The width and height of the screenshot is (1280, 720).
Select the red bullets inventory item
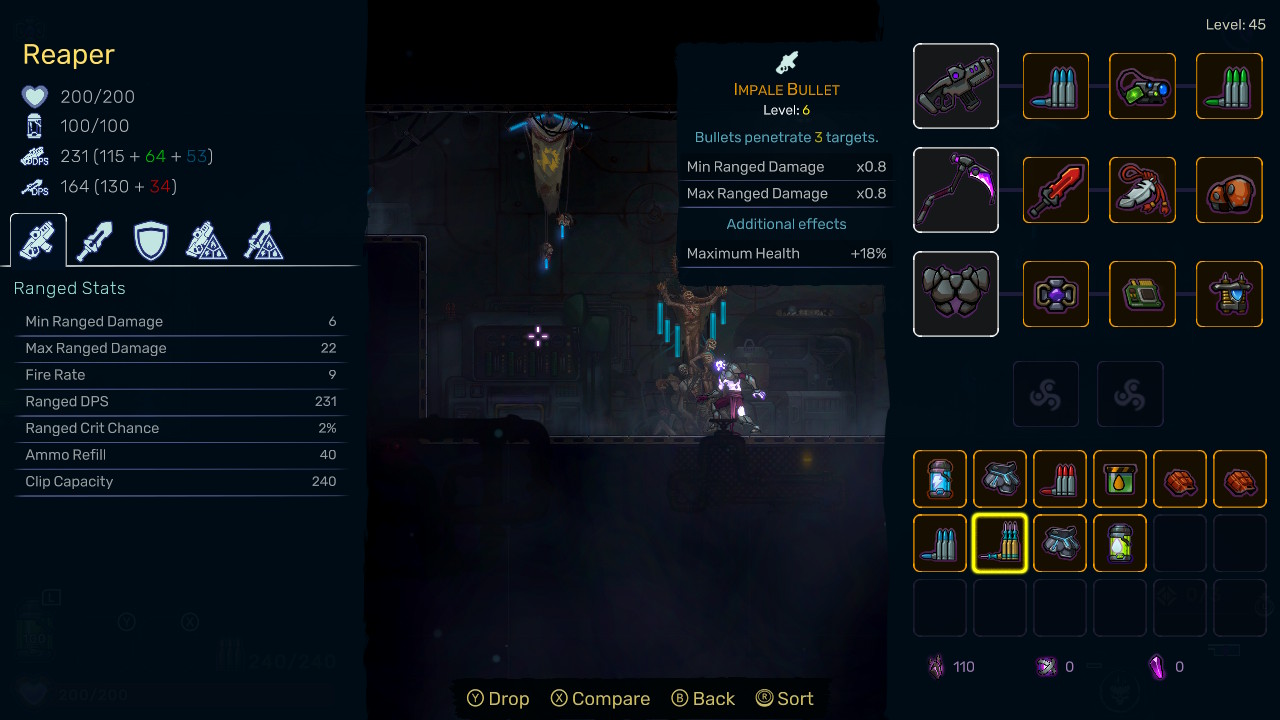click(1060, 479)
